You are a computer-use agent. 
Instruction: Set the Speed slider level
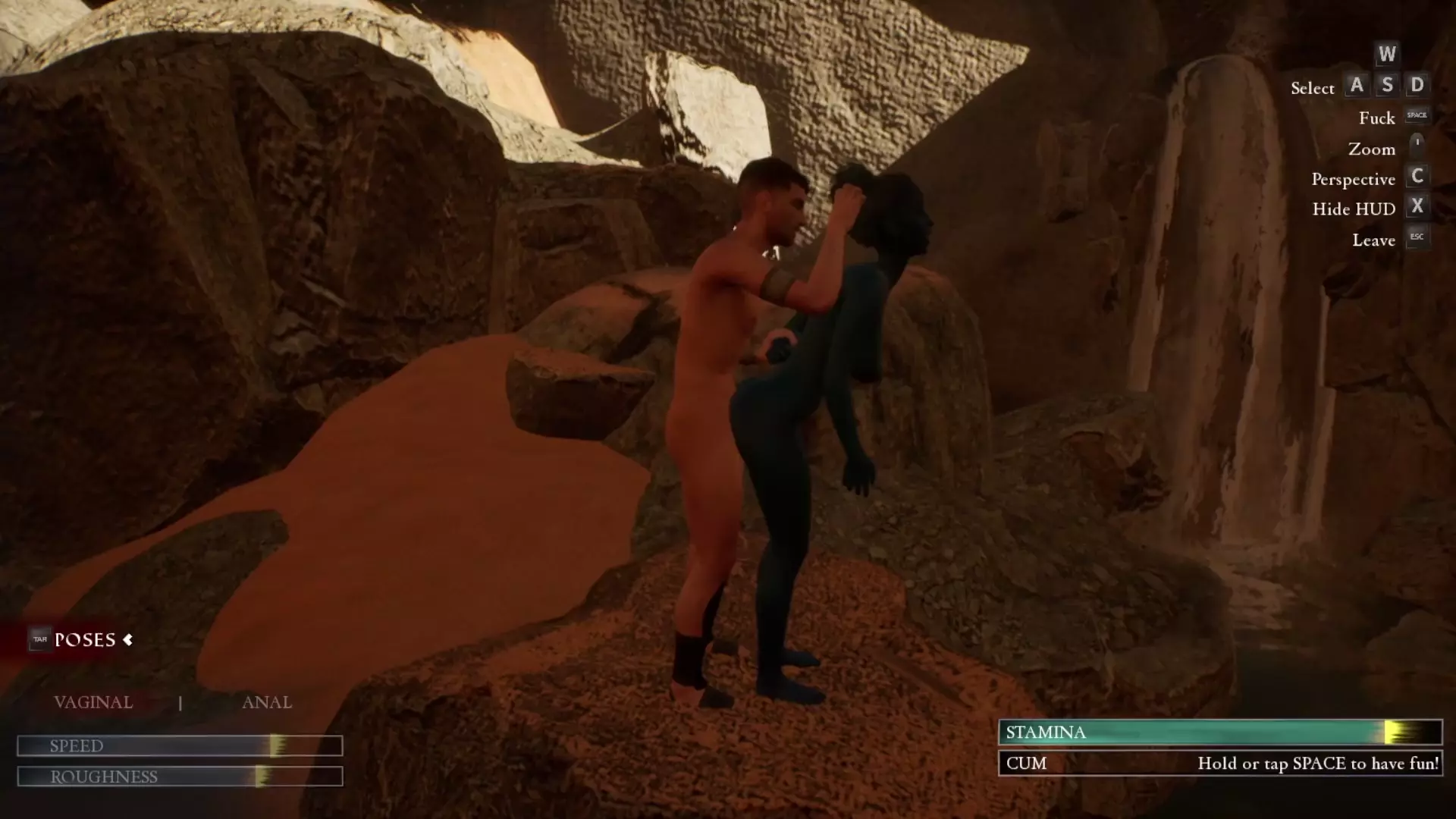pos(277,746)
